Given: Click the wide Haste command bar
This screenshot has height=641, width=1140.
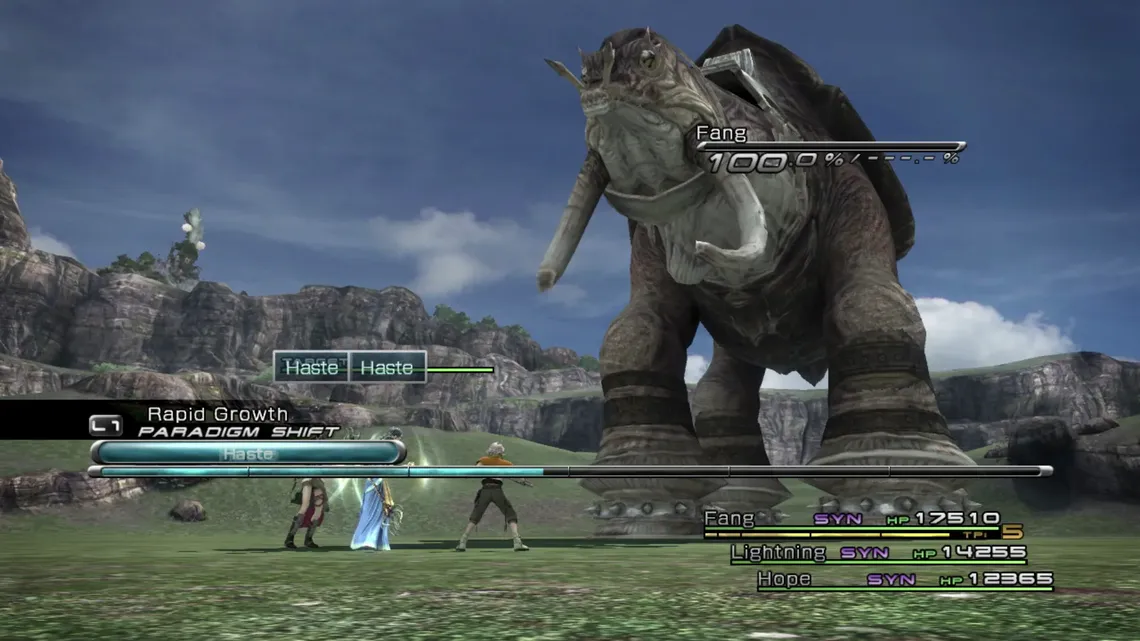Looking at the screenshot, I should (248, 453).
